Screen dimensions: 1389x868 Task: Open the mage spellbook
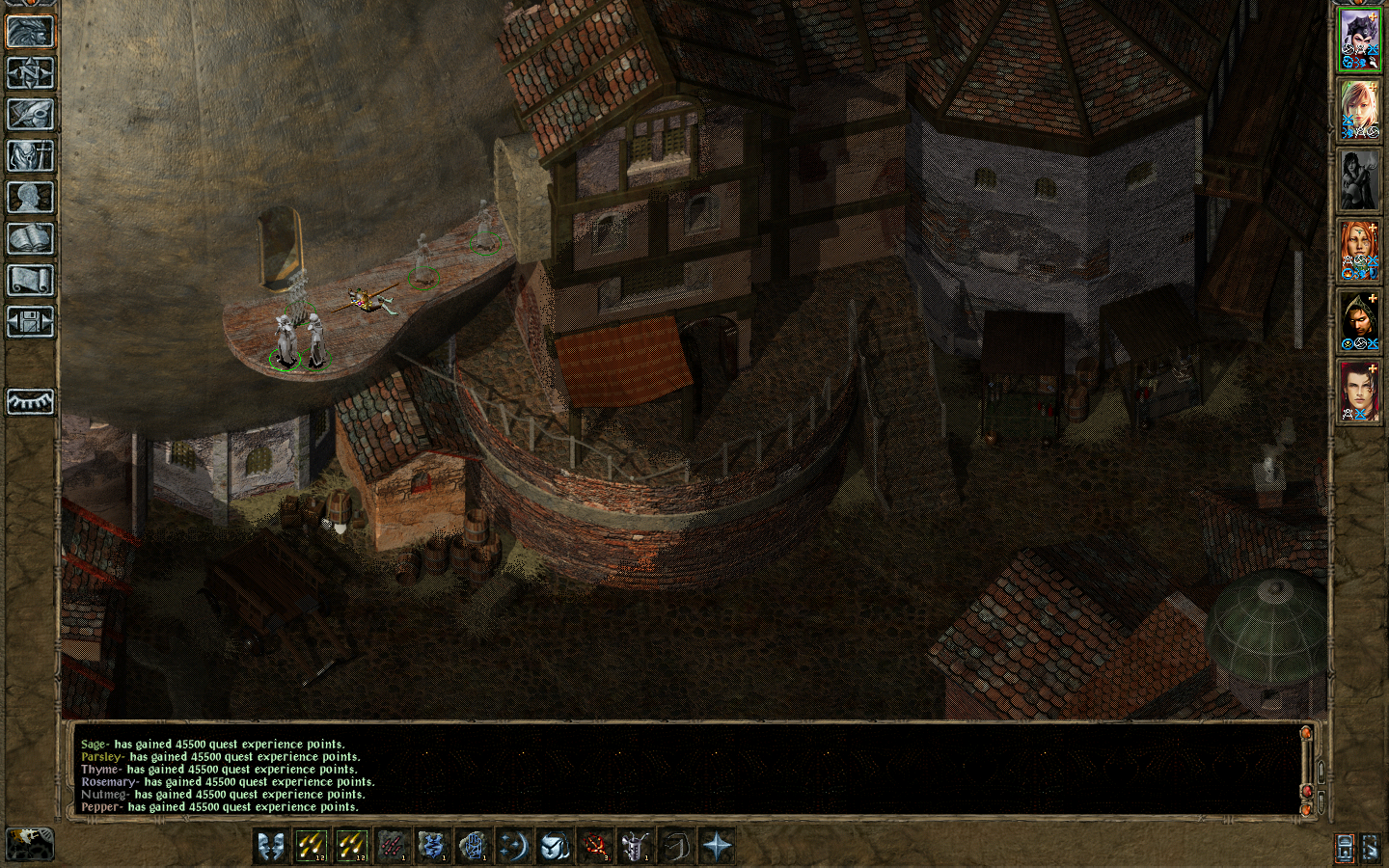[30, 238]
